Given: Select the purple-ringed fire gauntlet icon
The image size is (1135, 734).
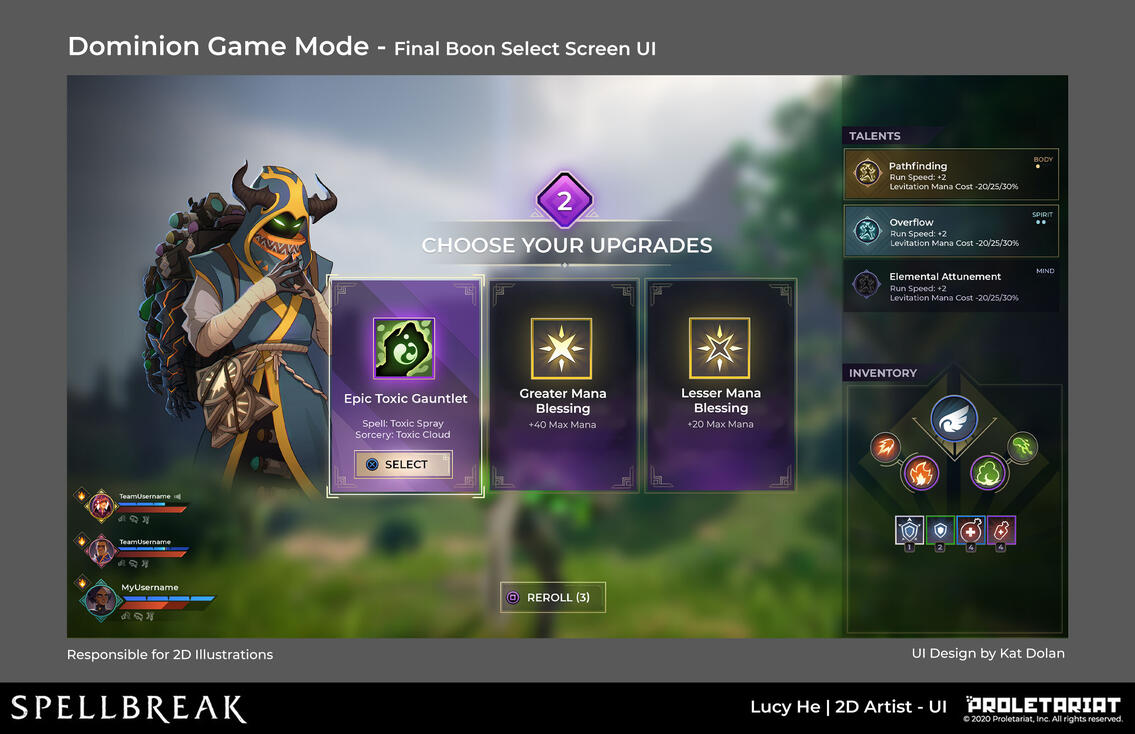Looking at the screenshot, I should click(x=920, y=472).
